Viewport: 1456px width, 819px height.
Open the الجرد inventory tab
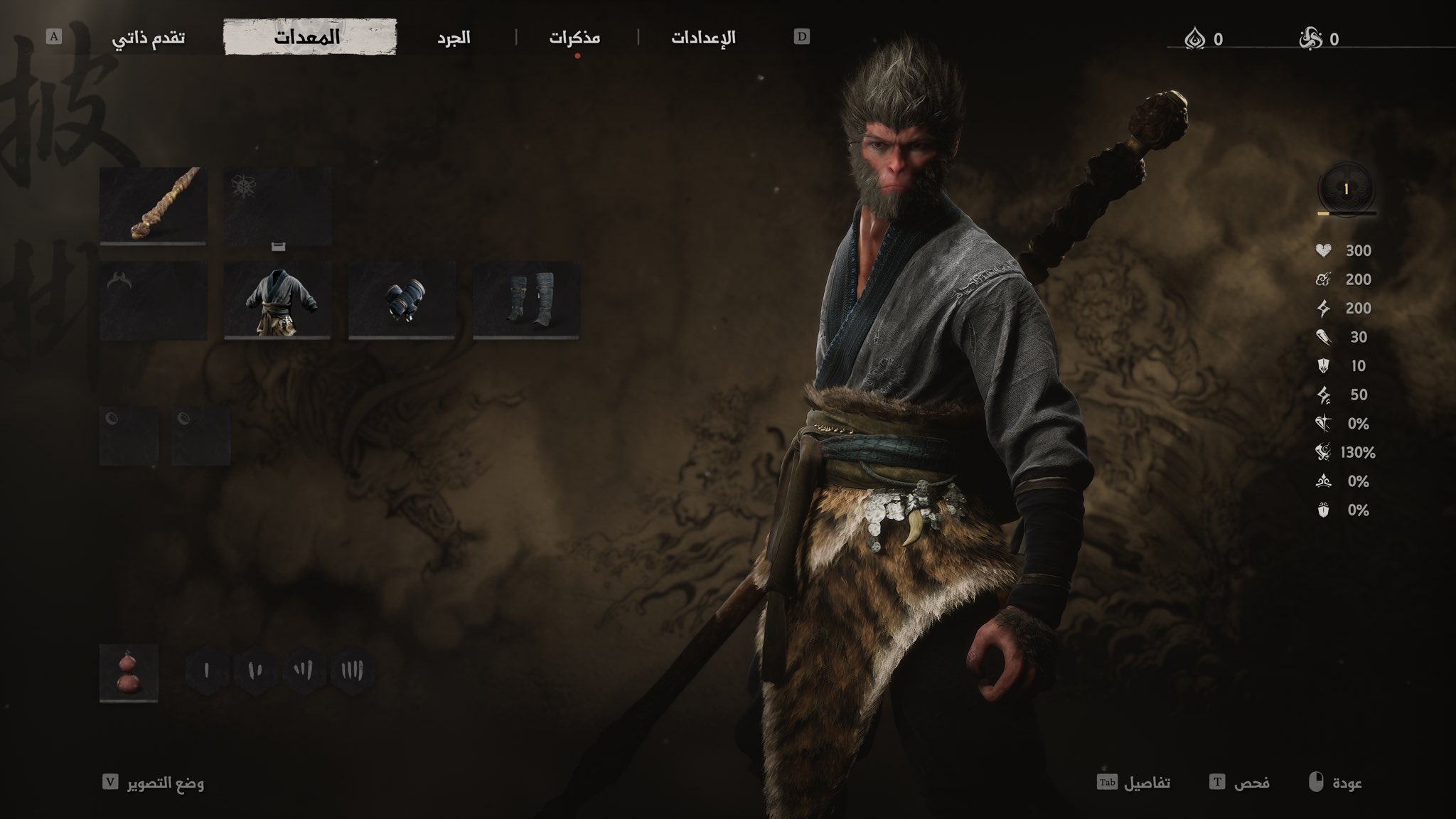click(454, 38)
